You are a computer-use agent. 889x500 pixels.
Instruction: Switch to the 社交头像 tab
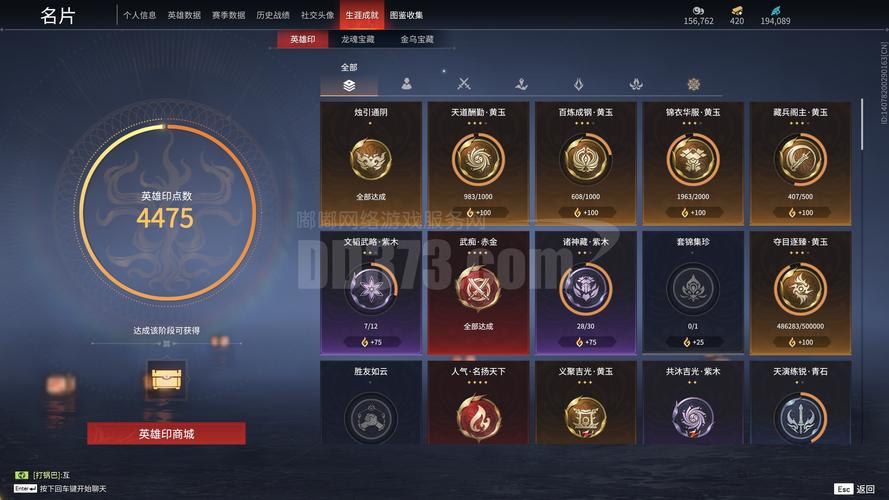point(317,15)
